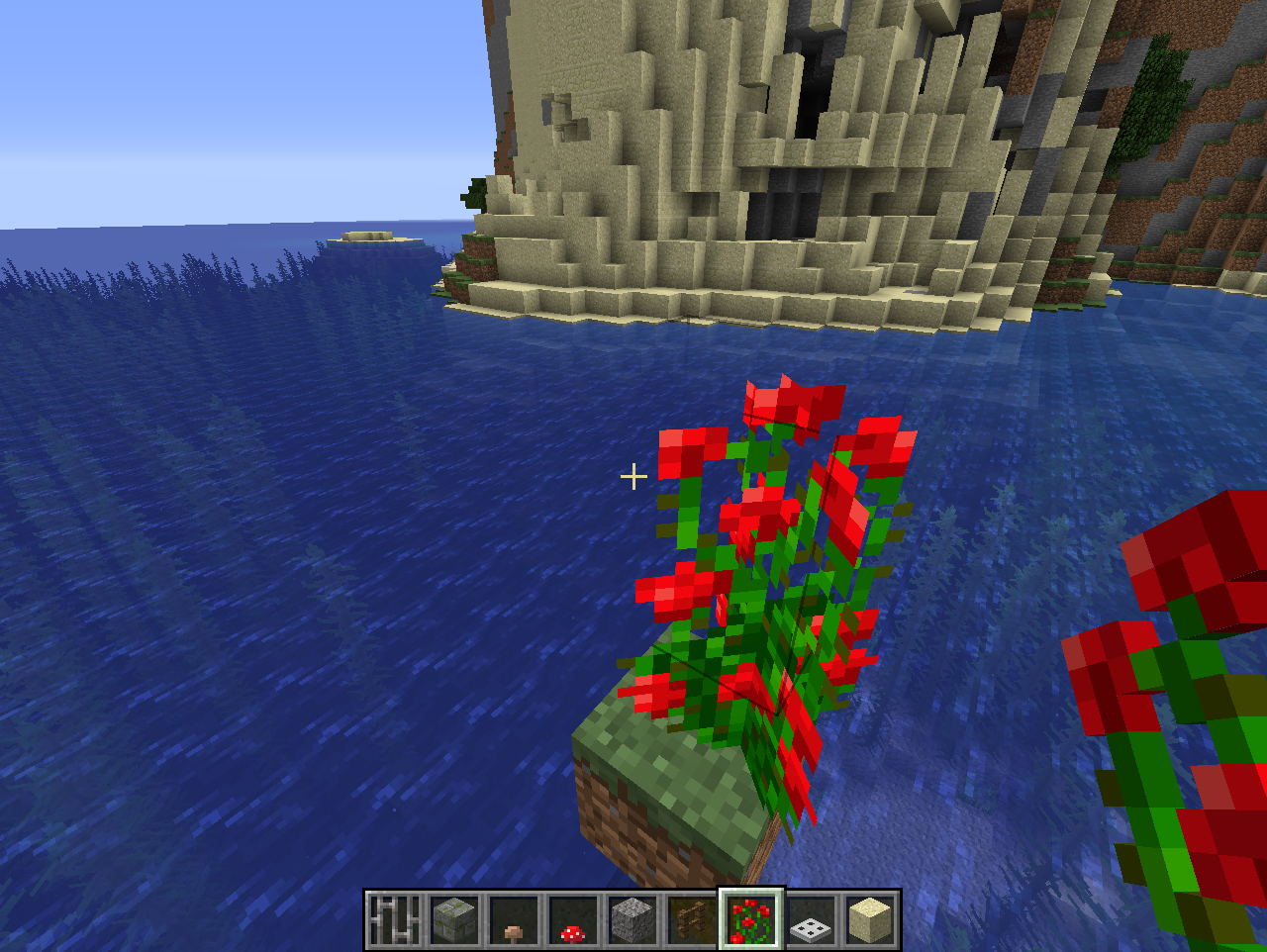Viewport: 1267px width, 952px height.
Task: Choose the mossy stone bricks slot
Action: (455, 919)
